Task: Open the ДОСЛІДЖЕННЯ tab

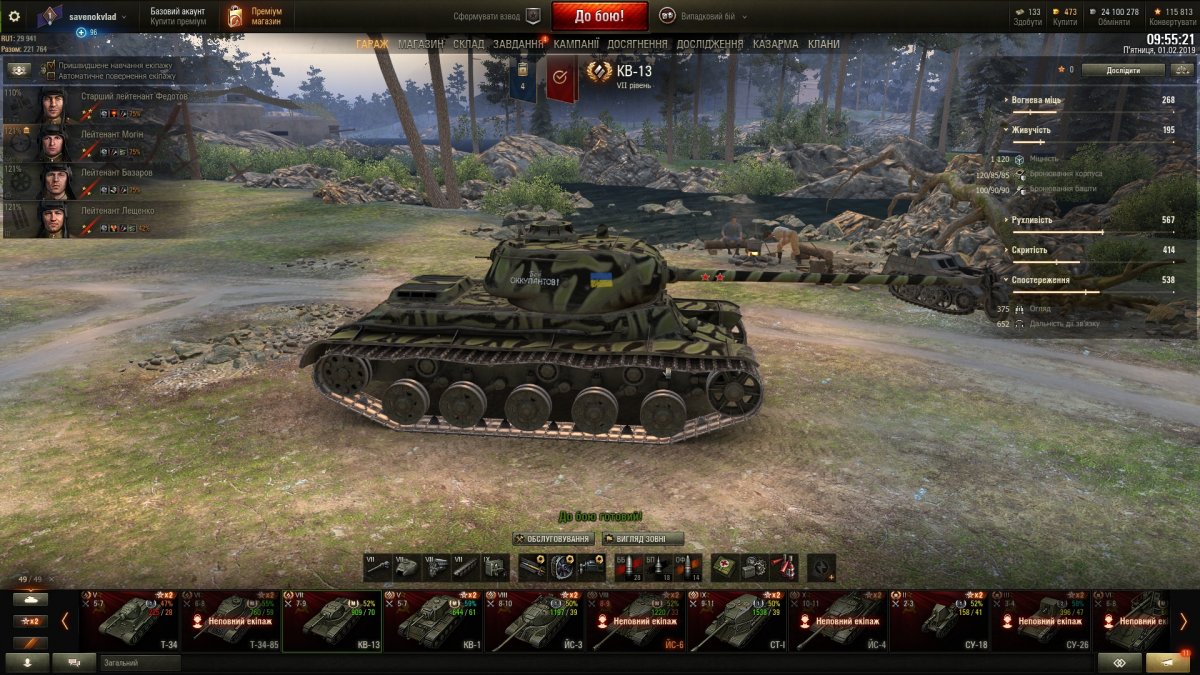Action: tap(709, 44)
